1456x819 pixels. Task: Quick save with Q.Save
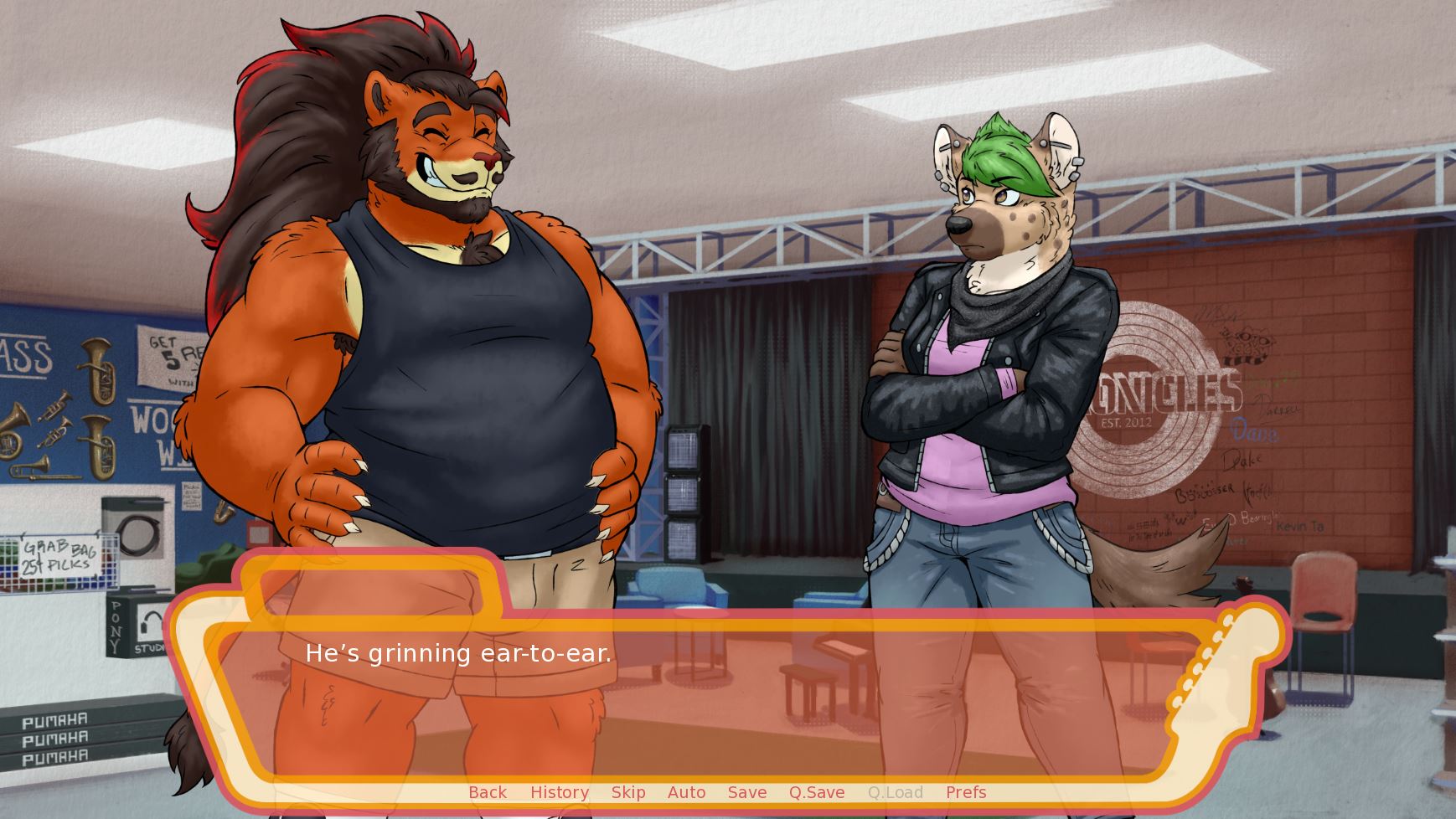817,792
